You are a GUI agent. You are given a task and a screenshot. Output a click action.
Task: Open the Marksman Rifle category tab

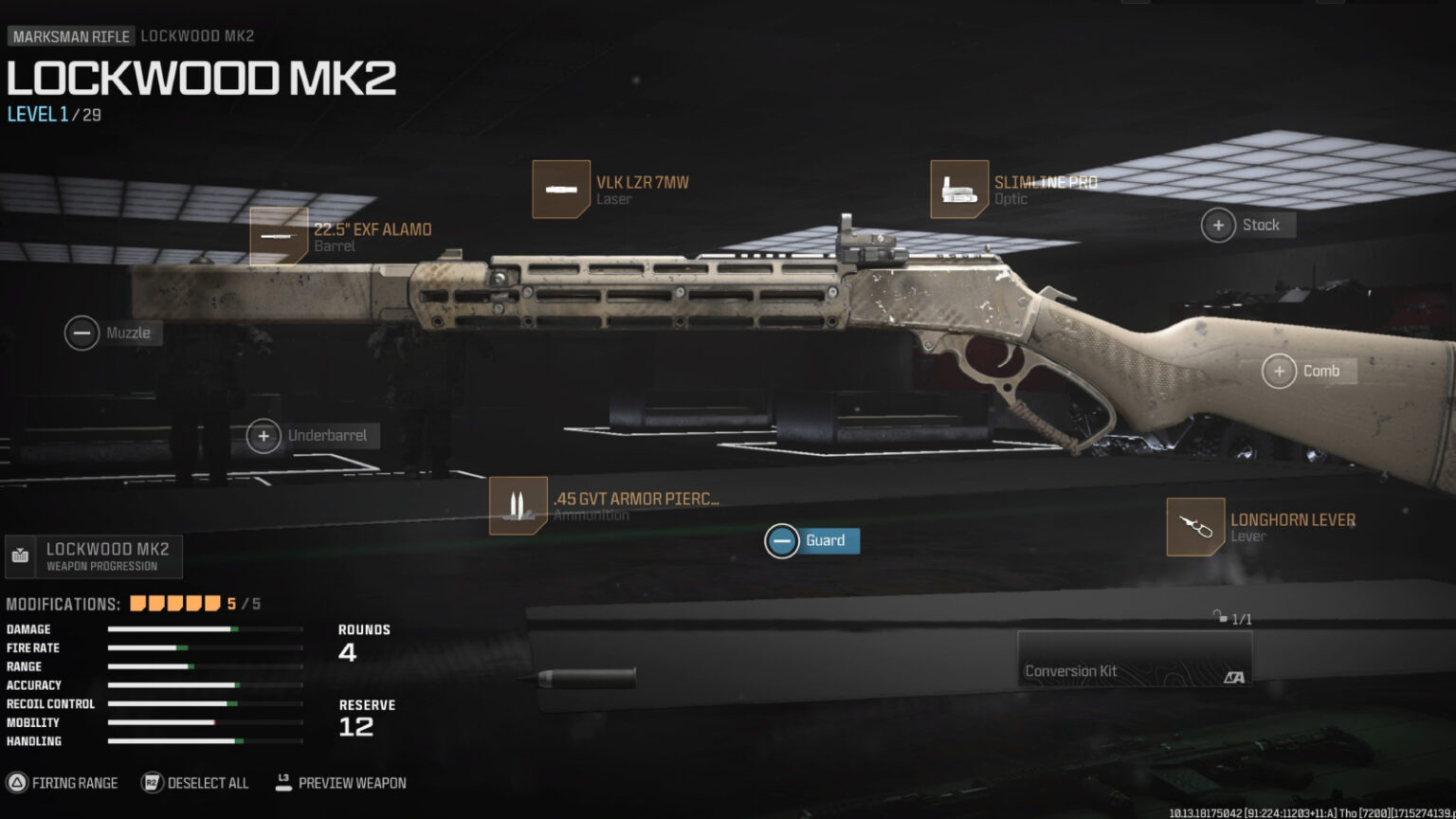70,35
